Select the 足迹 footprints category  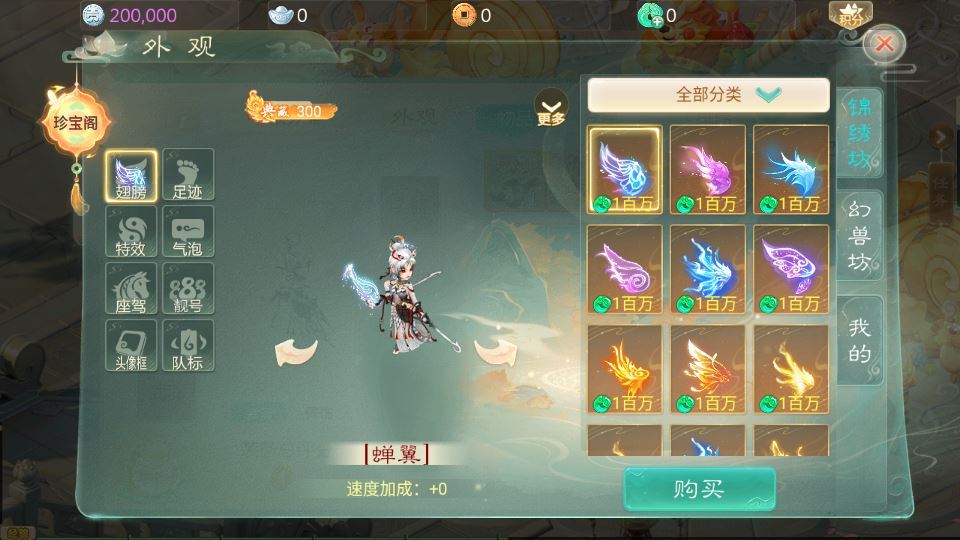click(188, 176)
